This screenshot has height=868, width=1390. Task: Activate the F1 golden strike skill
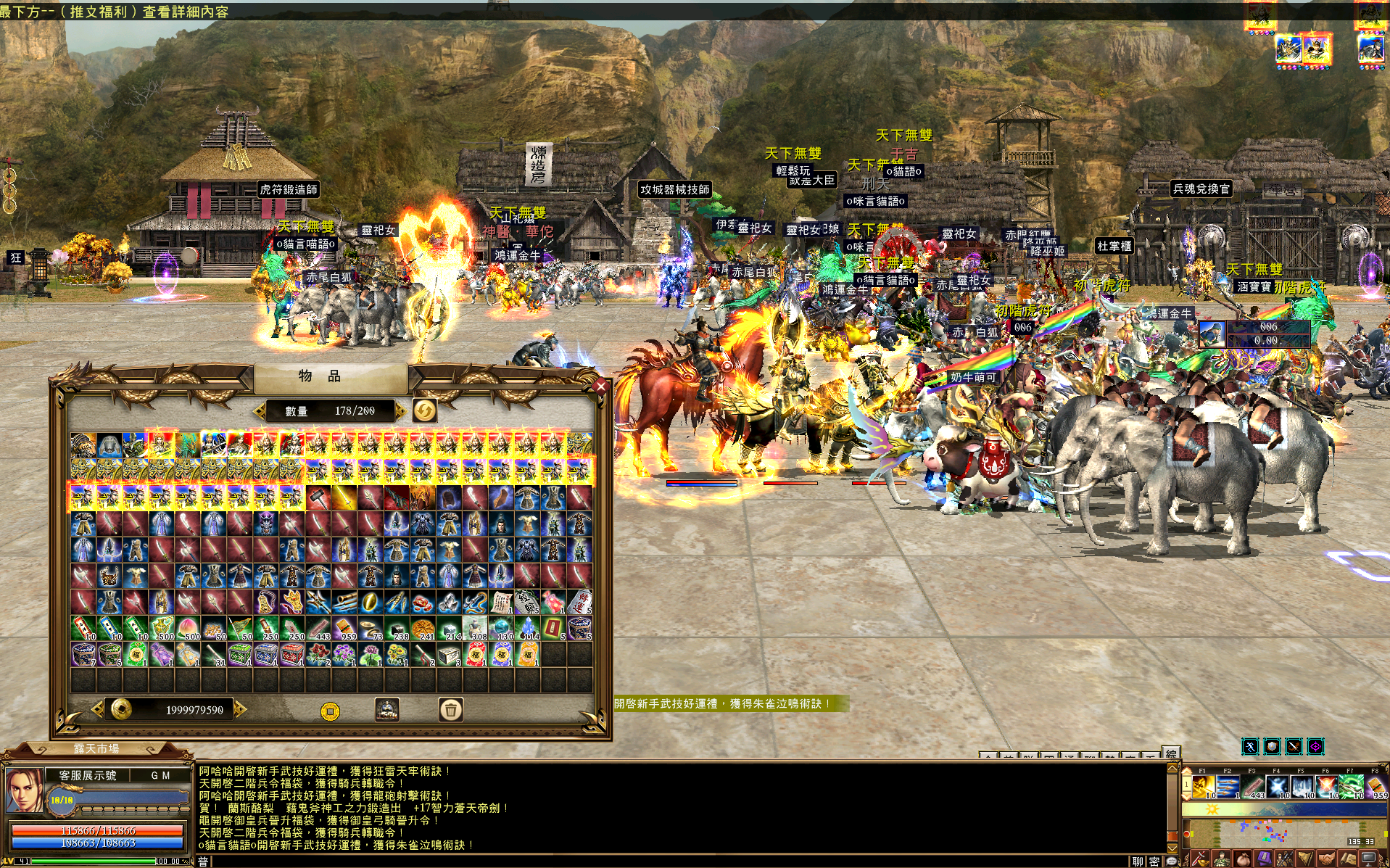[1204, 786]
